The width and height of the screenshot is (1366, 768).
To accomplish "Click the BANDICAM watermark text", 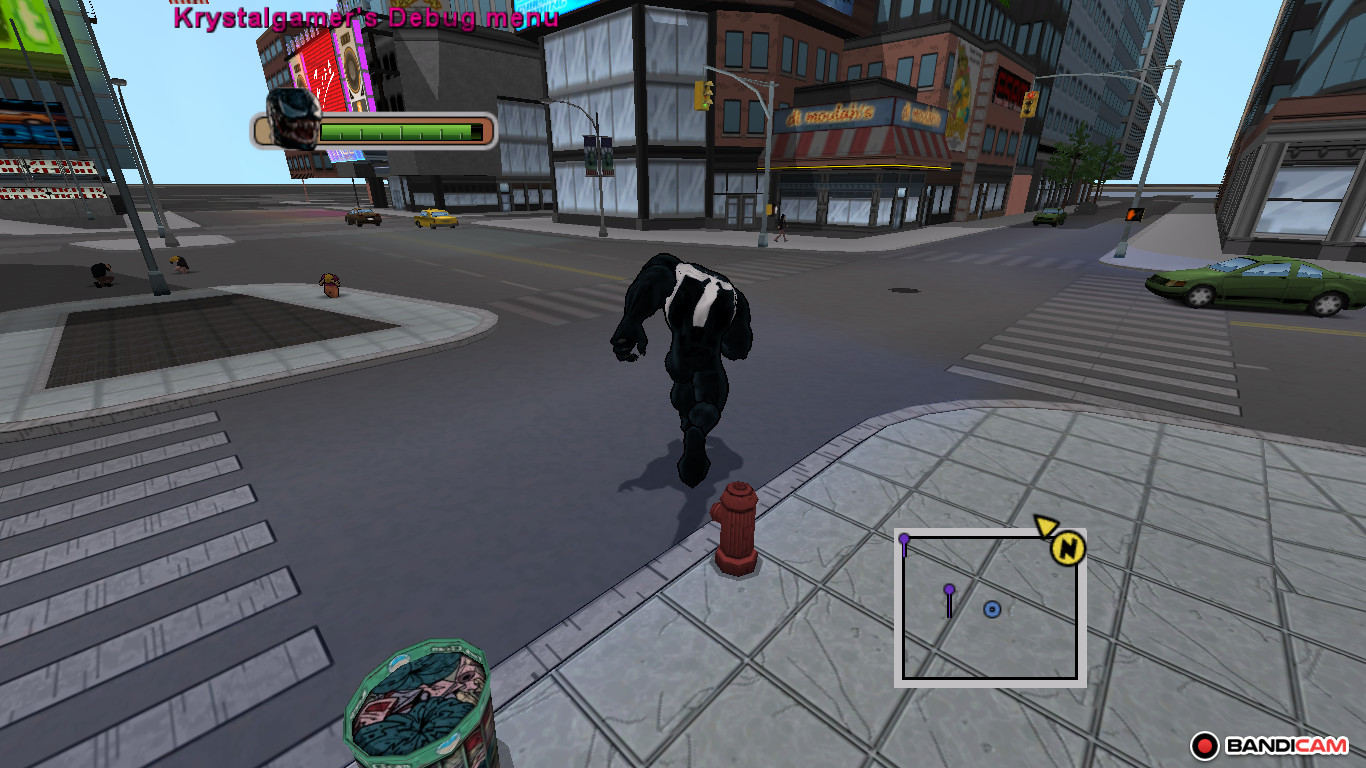I will 1284,744.
